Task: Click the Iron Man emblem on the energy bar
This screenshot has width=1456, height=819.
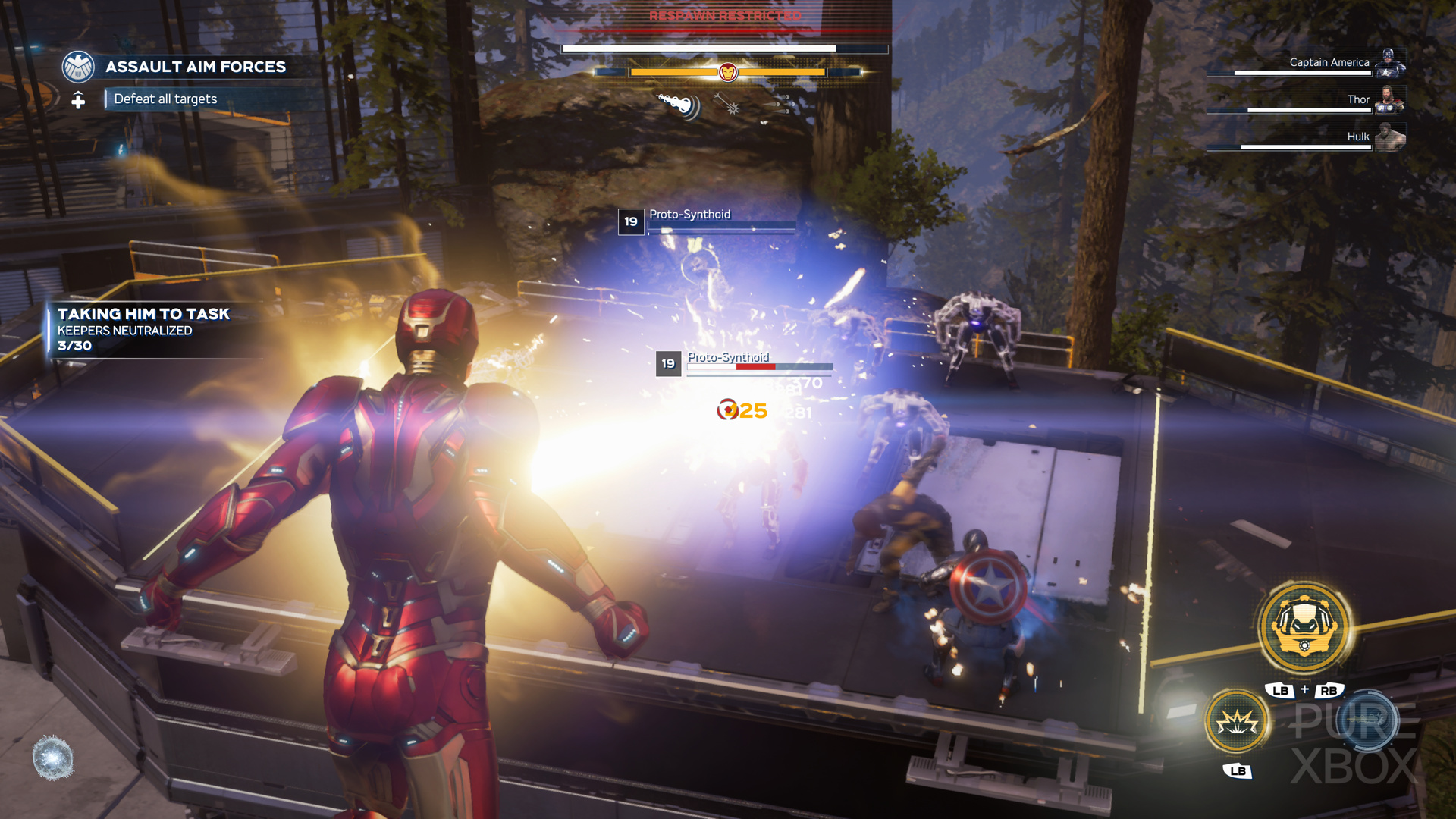Action: [727, 72]
